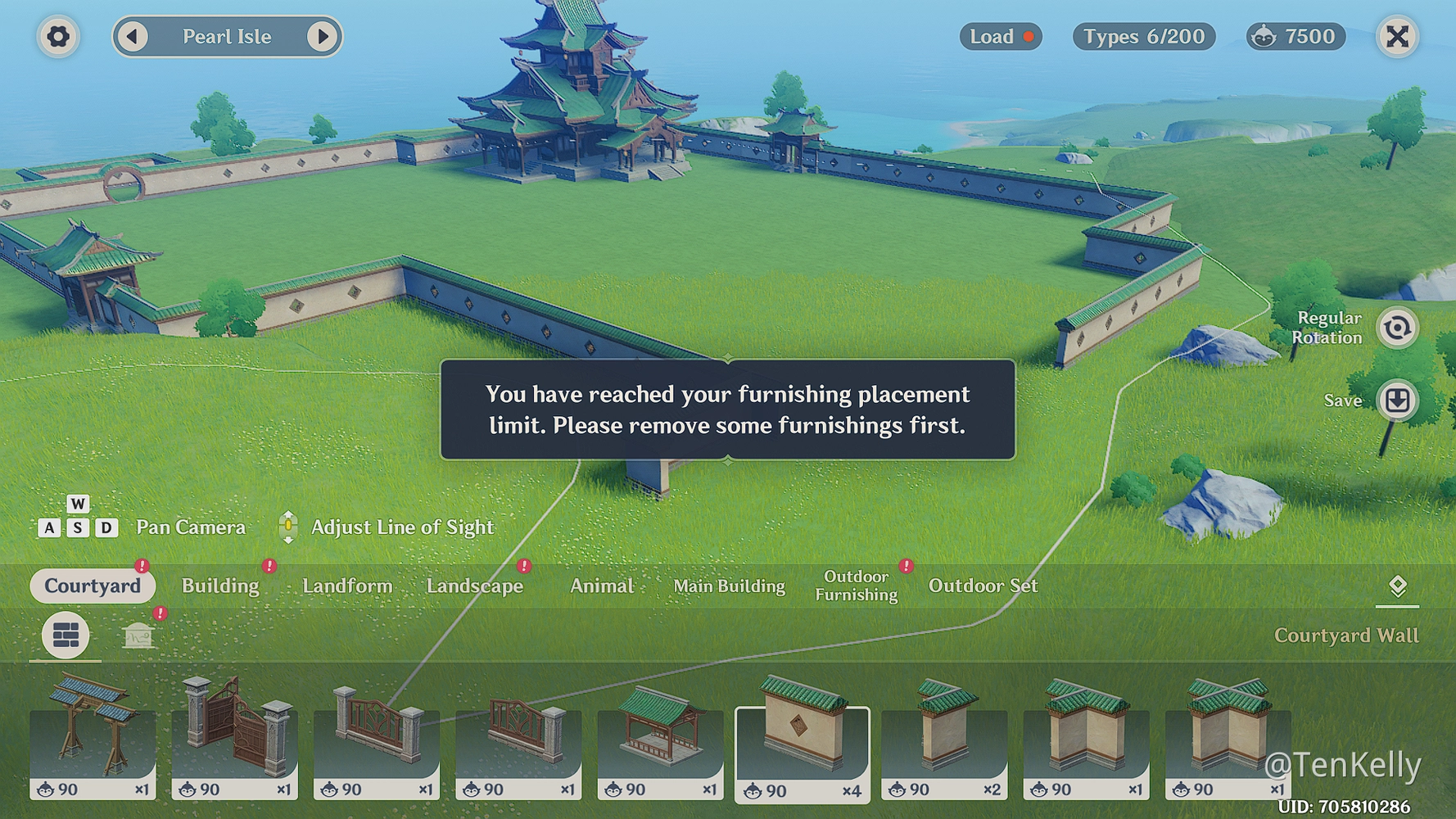Browse to next realm after Pearl Isle
The image size is (1456, 819).
pyautogui.click(x=322, y=37)
